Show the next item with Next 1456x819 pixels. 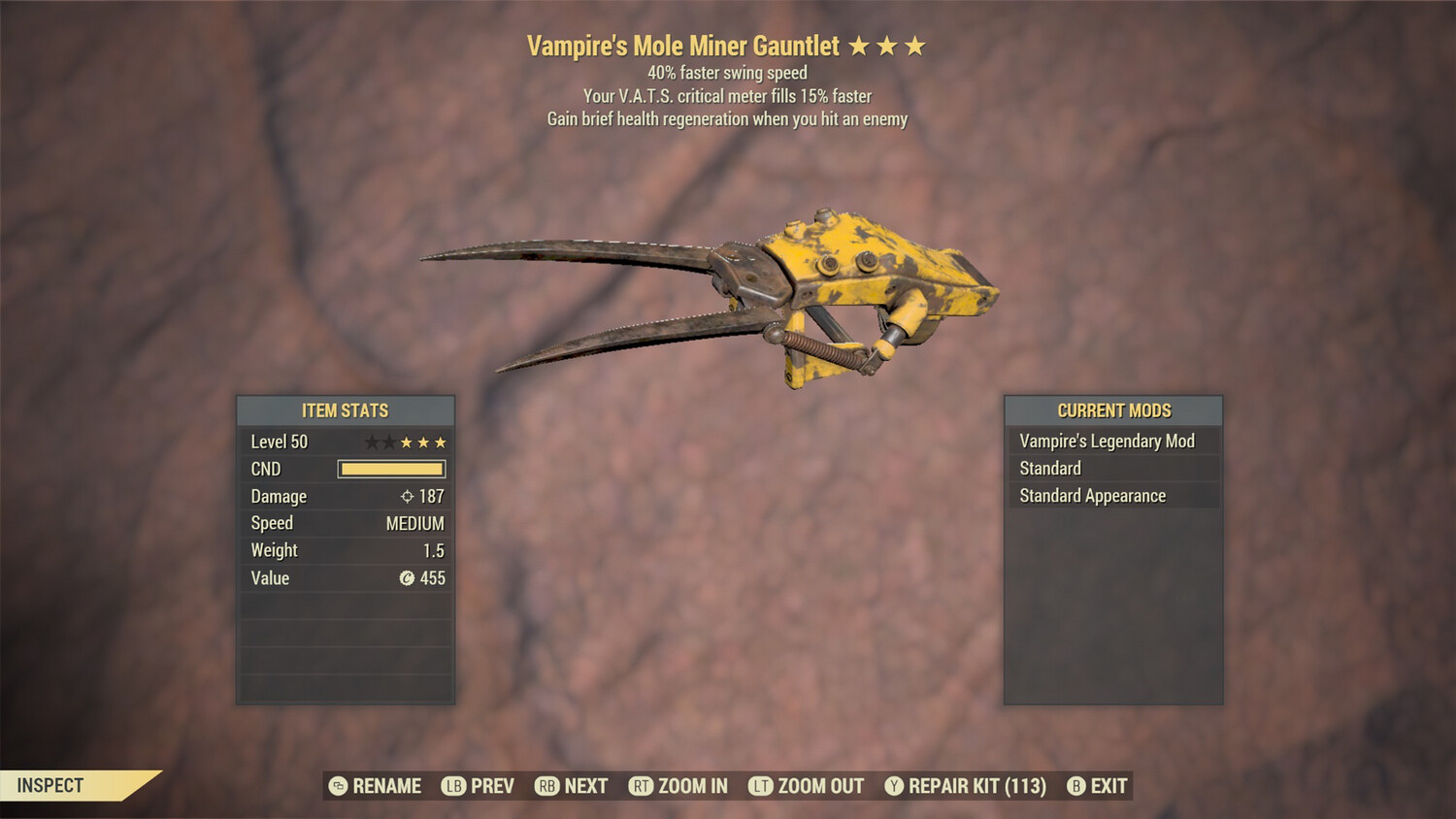pos(572,786)
